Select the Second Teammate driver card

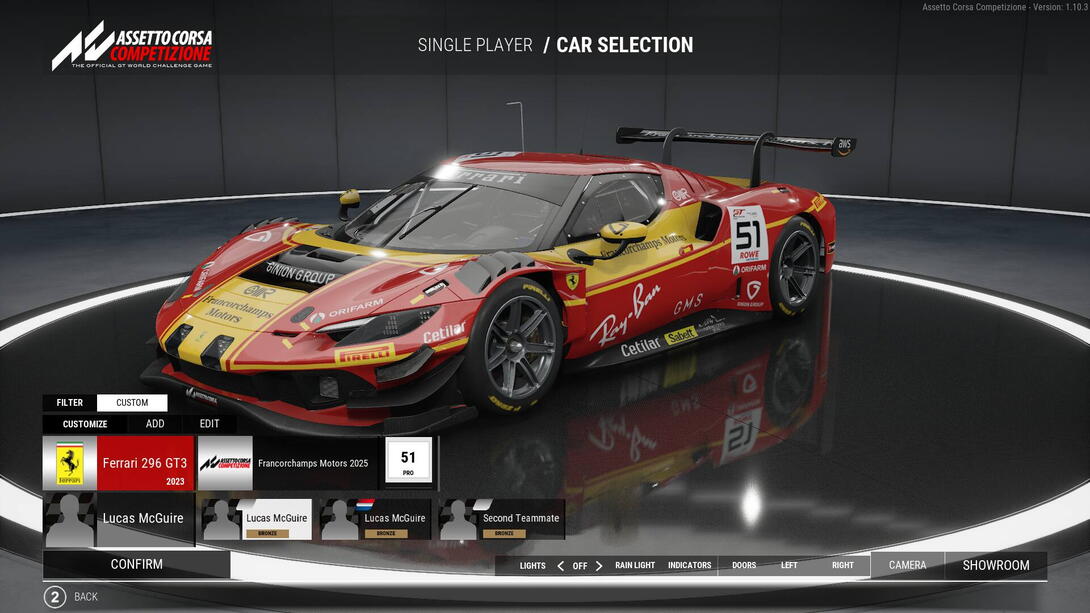pyautogui.click(x=502, y=519)
